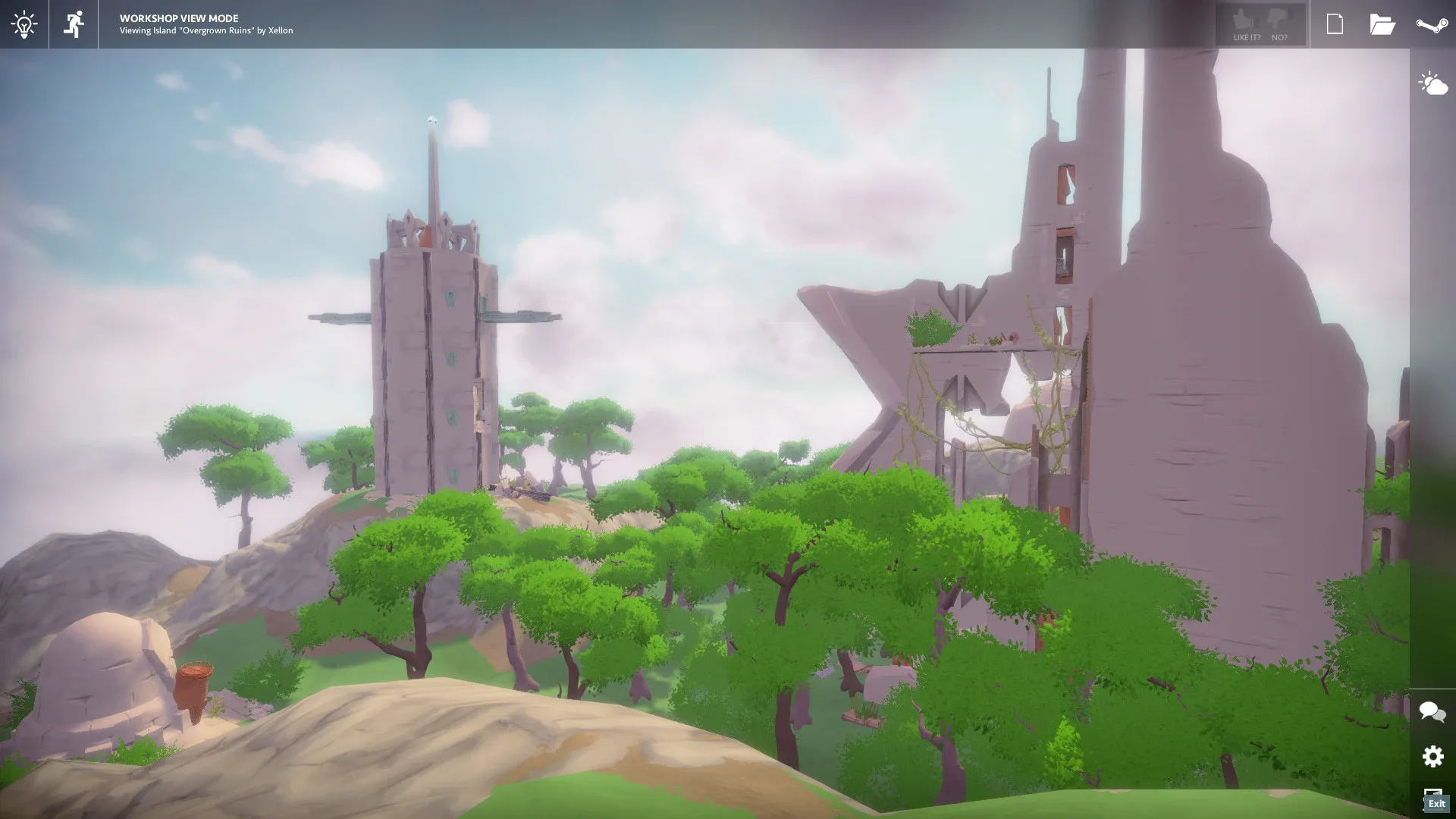Enable LIKE IT? rating option
Image resolution: width=1456 pixels, height=819 pixels.
click(1247, 36)
